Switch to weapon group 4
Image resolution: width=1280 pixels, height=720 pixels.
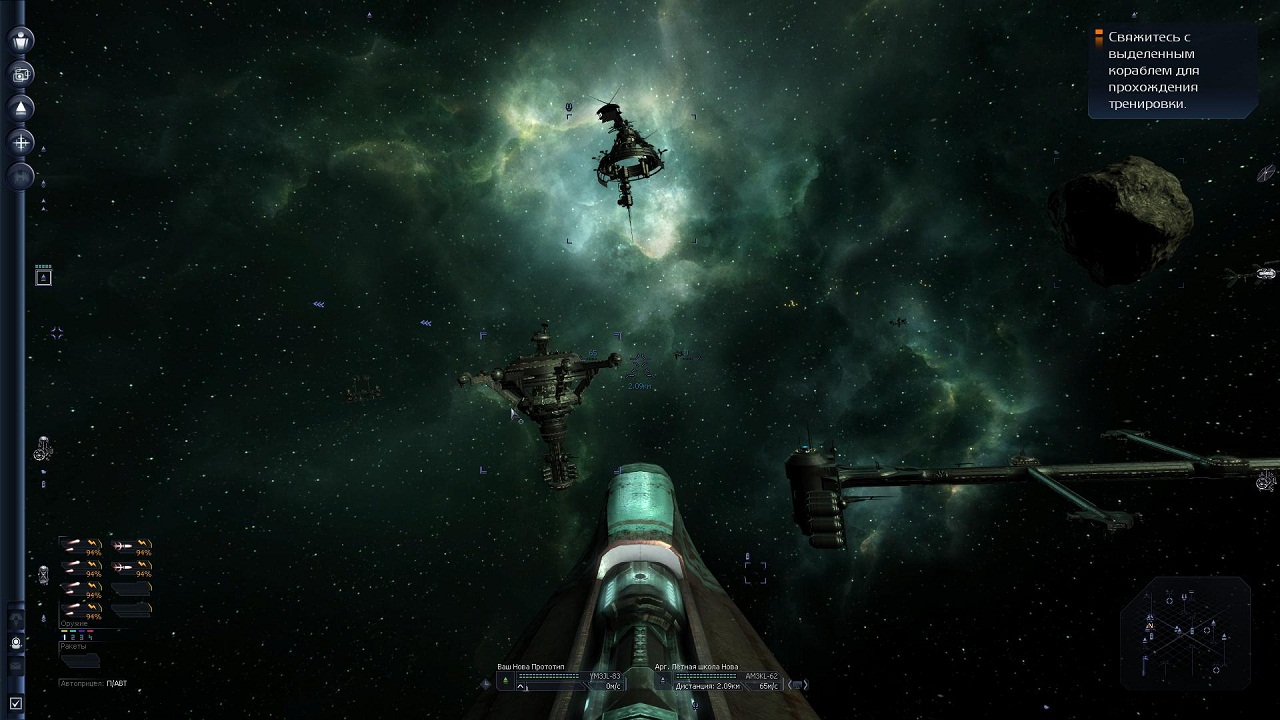pyautogui.click(x=91, y=637)
